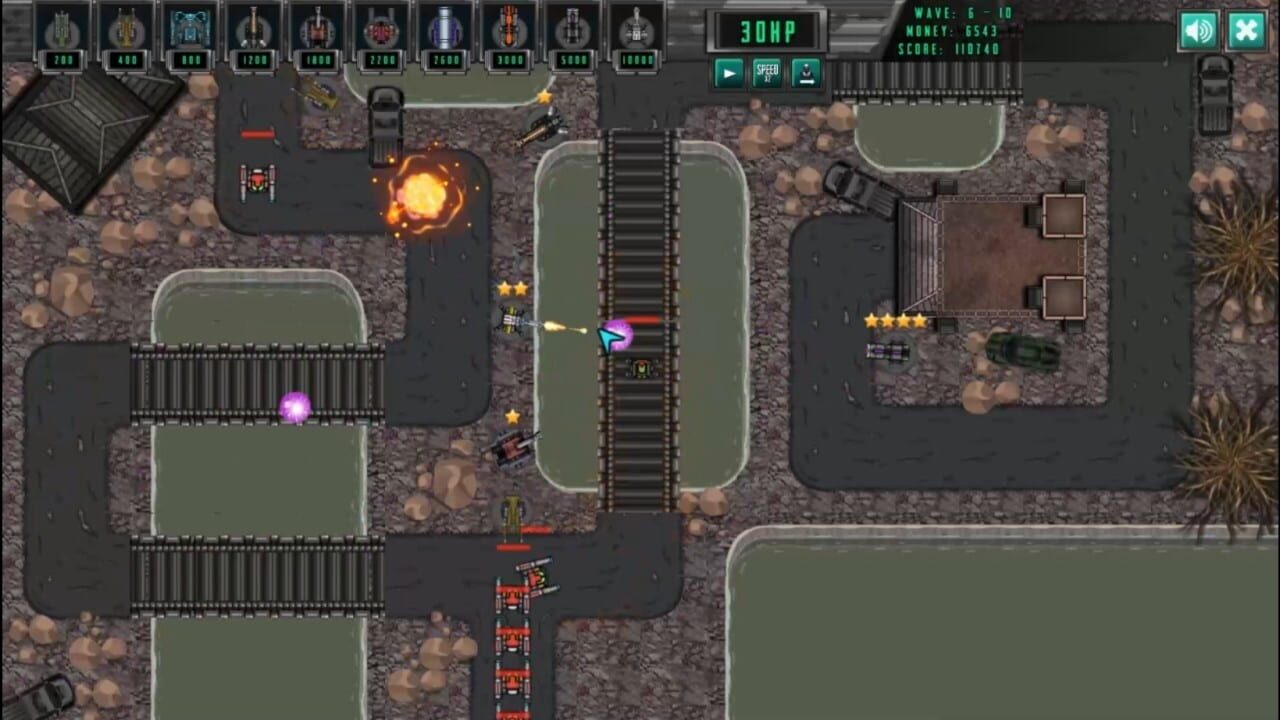Viewport: 1280px width, 720px height.
Task: Click the 30HP health display
Action: 768,30
